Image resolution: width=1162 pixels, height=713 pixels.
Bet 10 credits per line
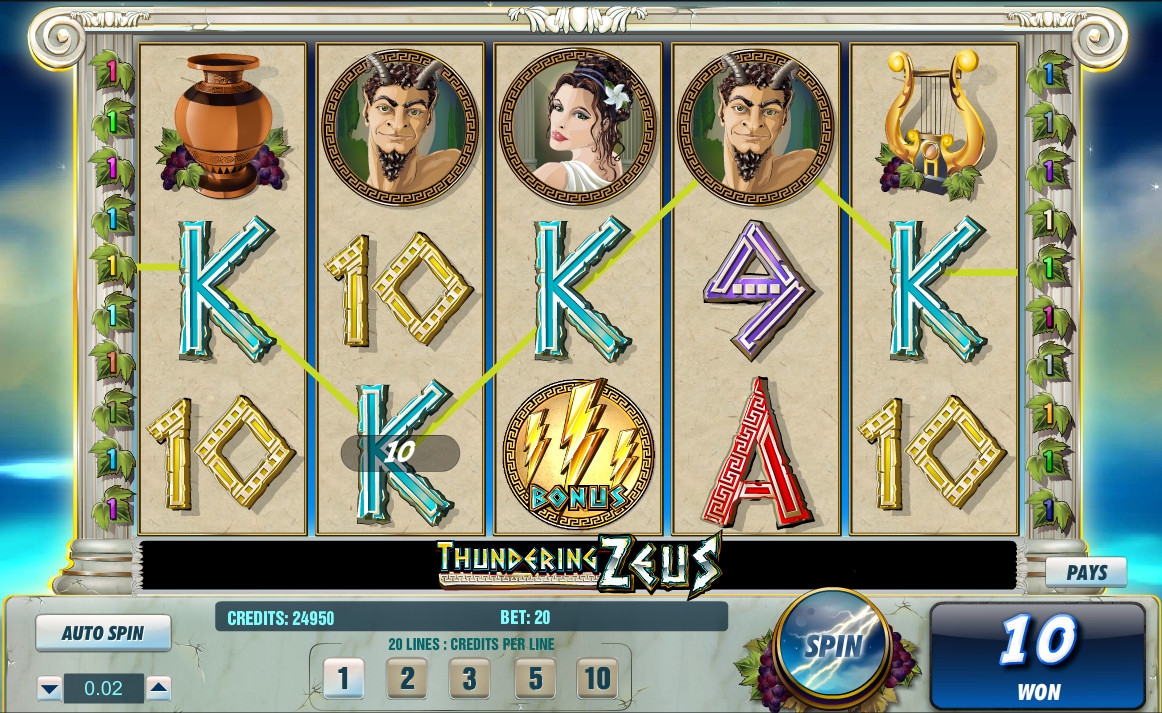[597, 679]
